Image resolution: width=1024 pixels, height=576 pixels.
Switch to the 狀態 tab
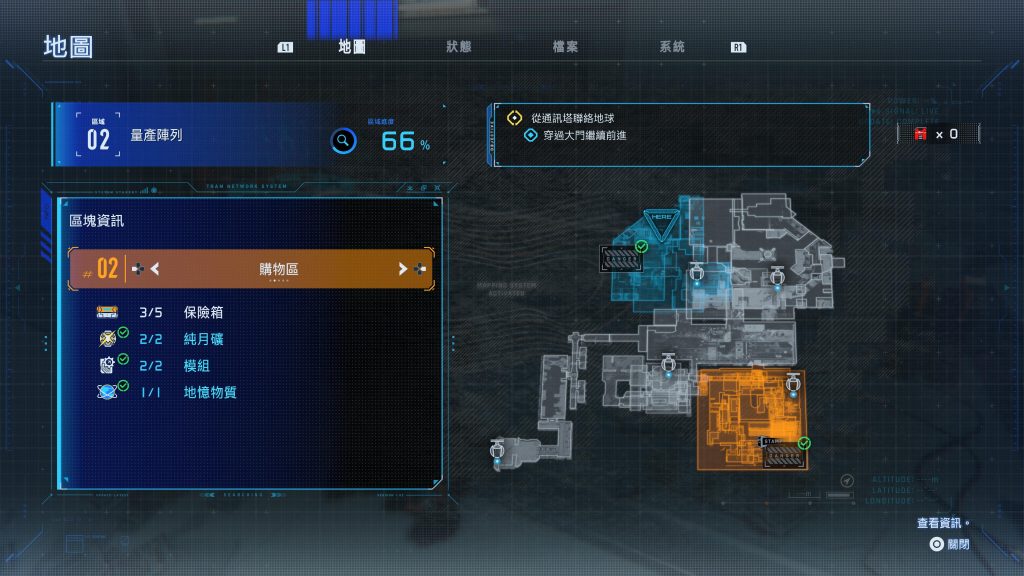coord(459,47)
